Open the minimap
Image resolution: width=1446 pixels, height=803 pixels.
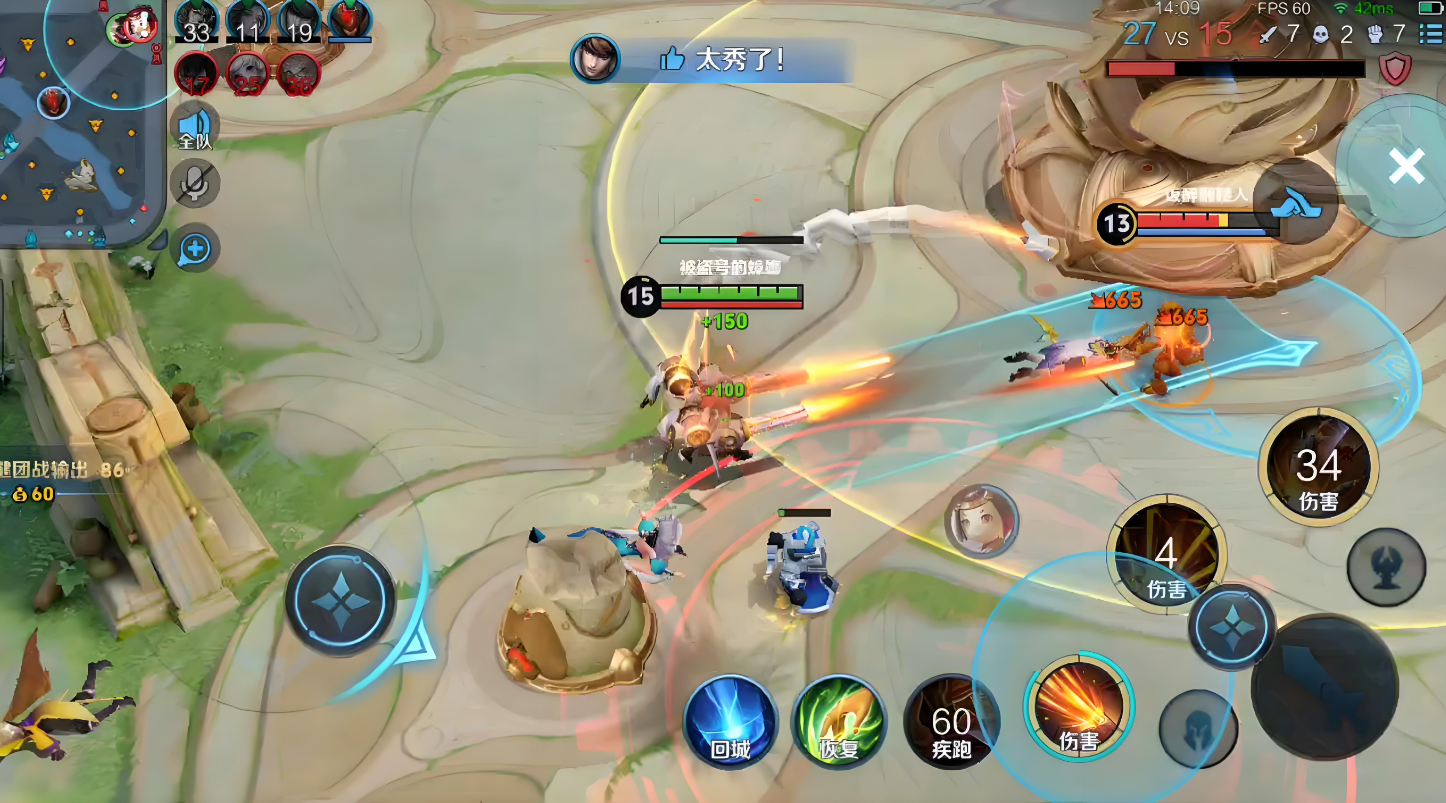click(80, 120)
